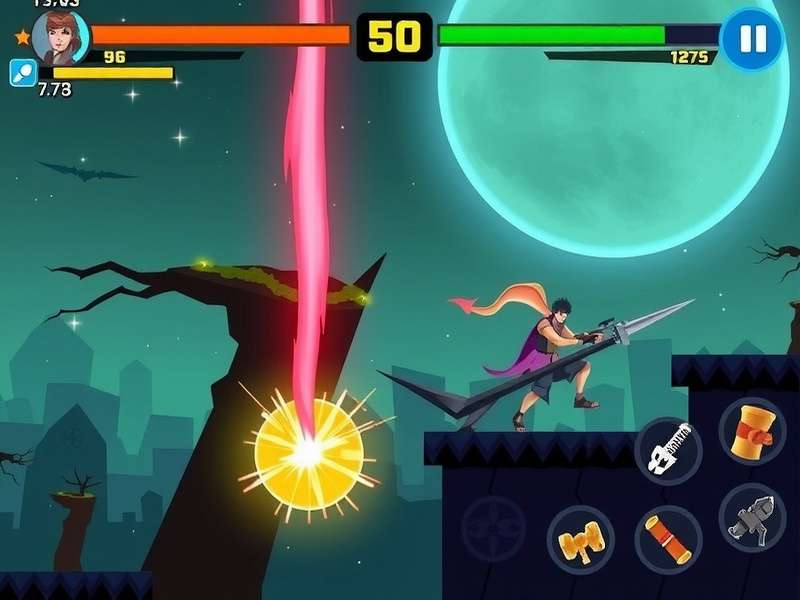Use the yellow scroll tied with red ribbon
800x600 pixels.
752,431
